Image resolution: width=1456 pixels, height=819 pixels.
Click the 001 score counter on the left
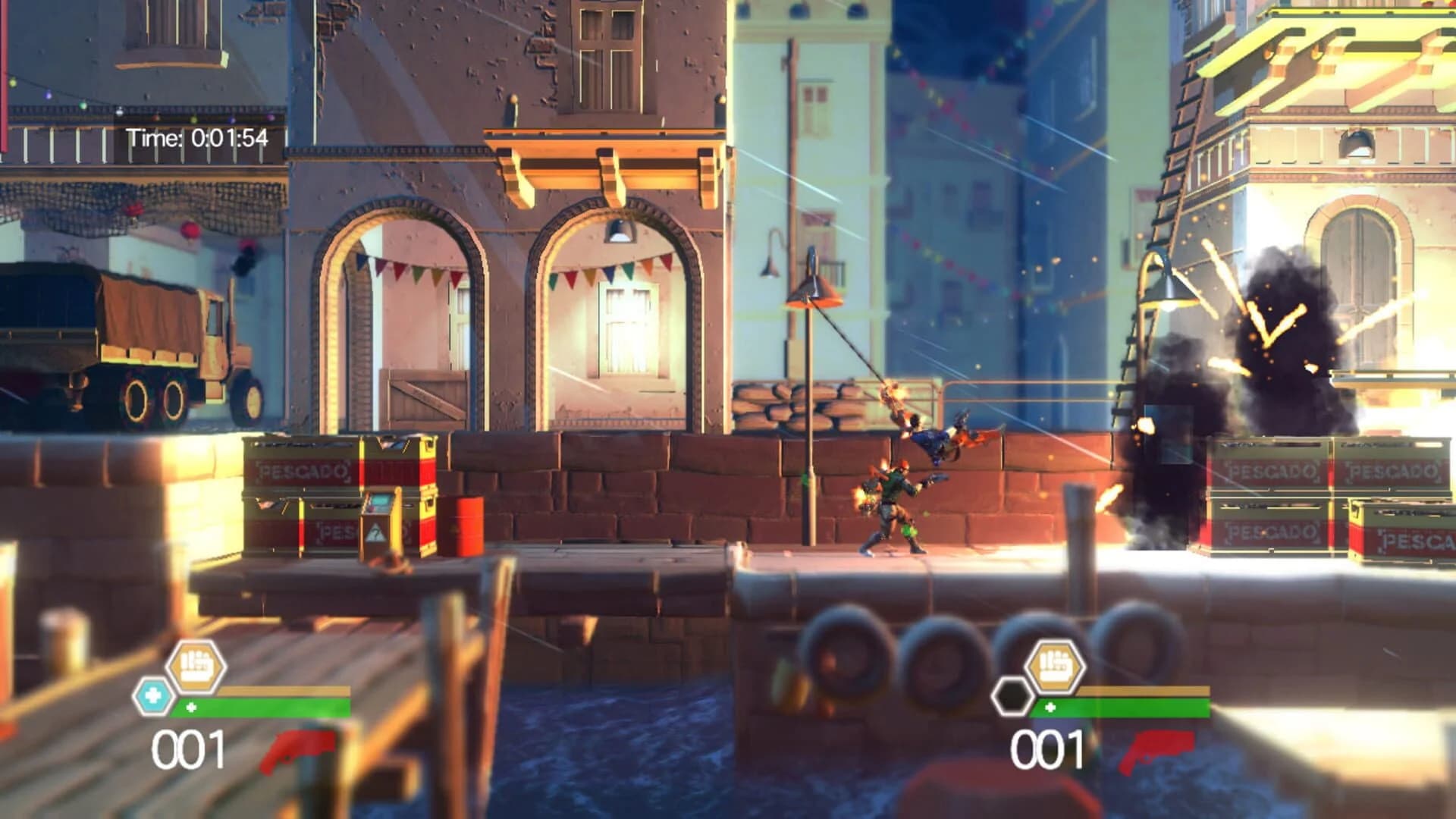pyautogui.click(x=186, y=747)
